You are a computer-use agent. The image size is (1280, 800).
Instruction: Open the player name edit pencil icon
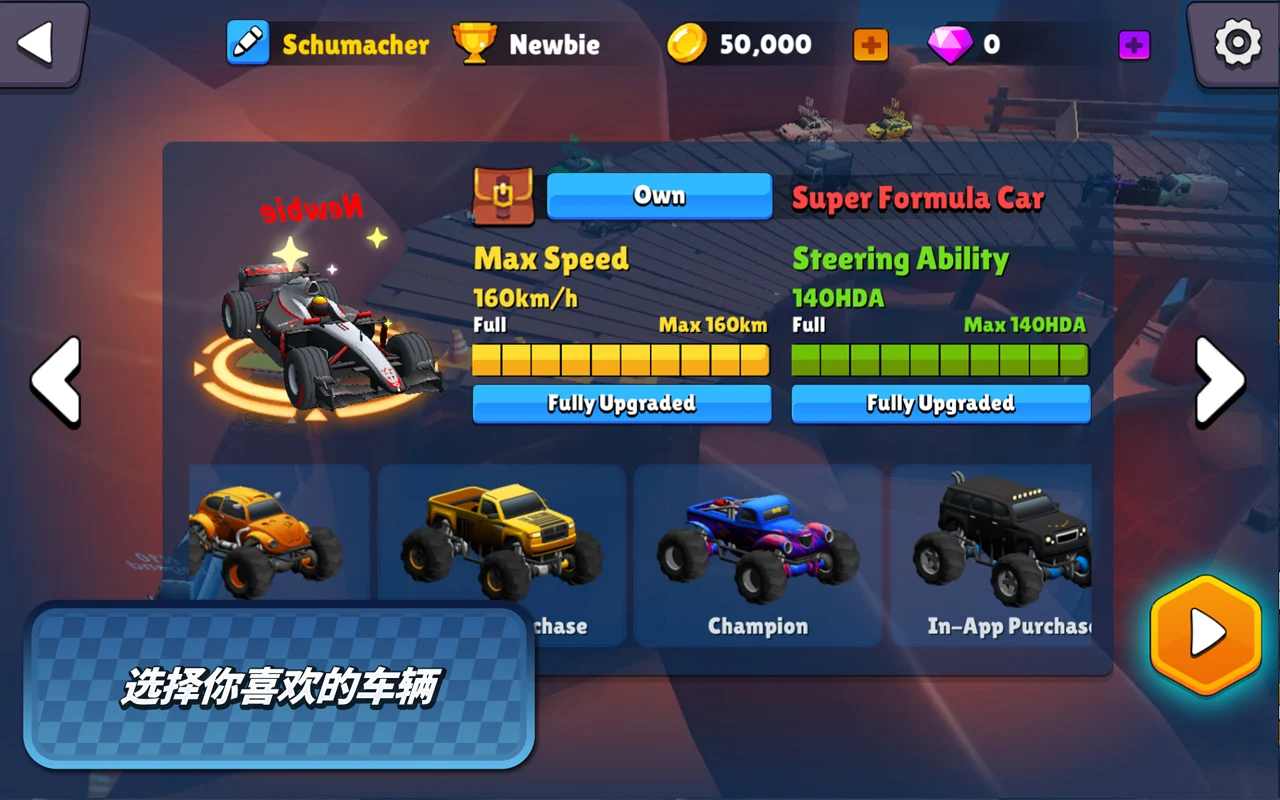coord(246,44)
